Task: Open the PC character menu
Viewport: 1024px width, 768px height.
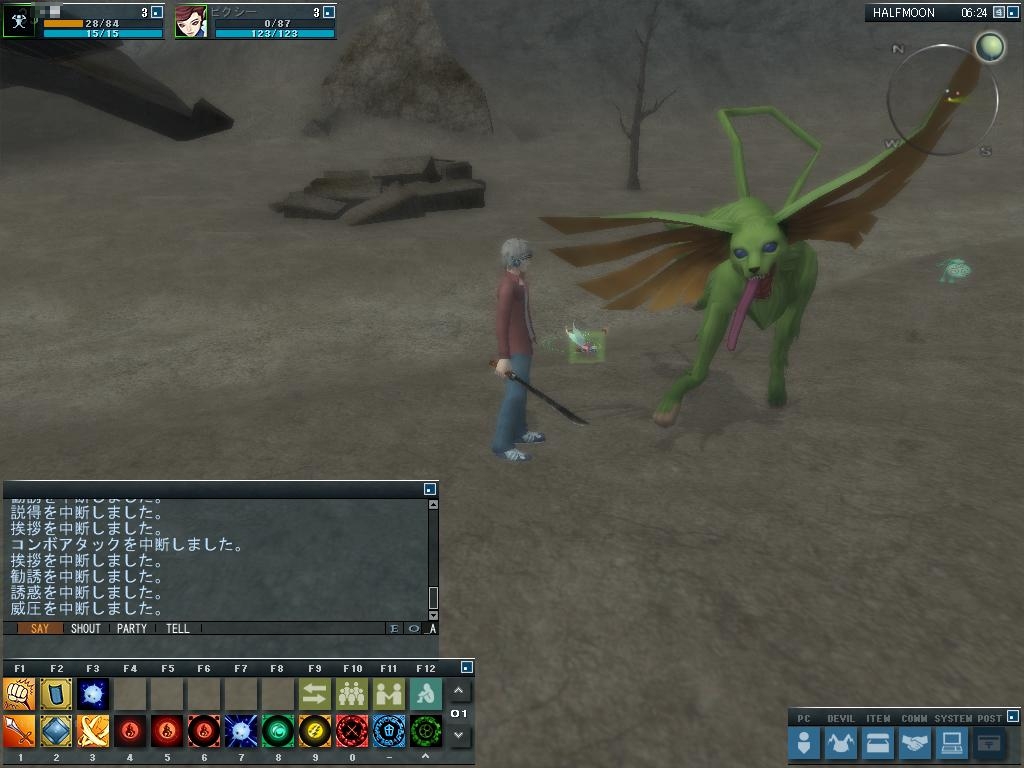Action: pos(804,743)
